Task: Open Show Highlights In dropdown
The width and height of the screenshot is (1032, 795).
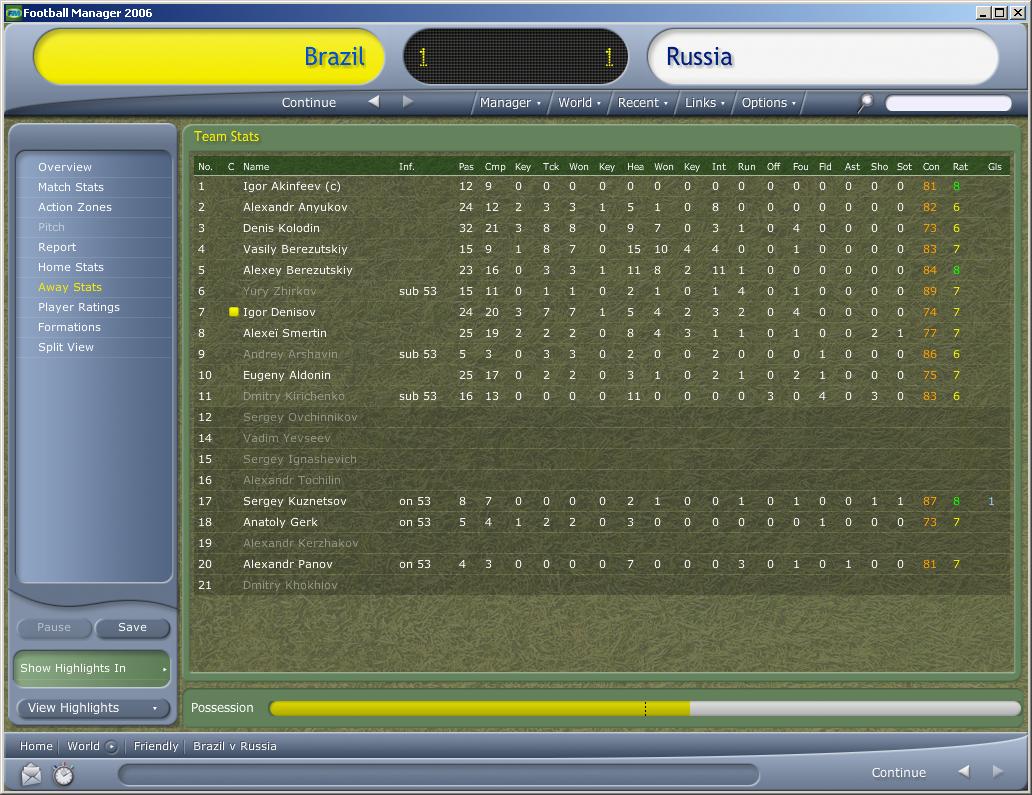Action: click(93, 668)
